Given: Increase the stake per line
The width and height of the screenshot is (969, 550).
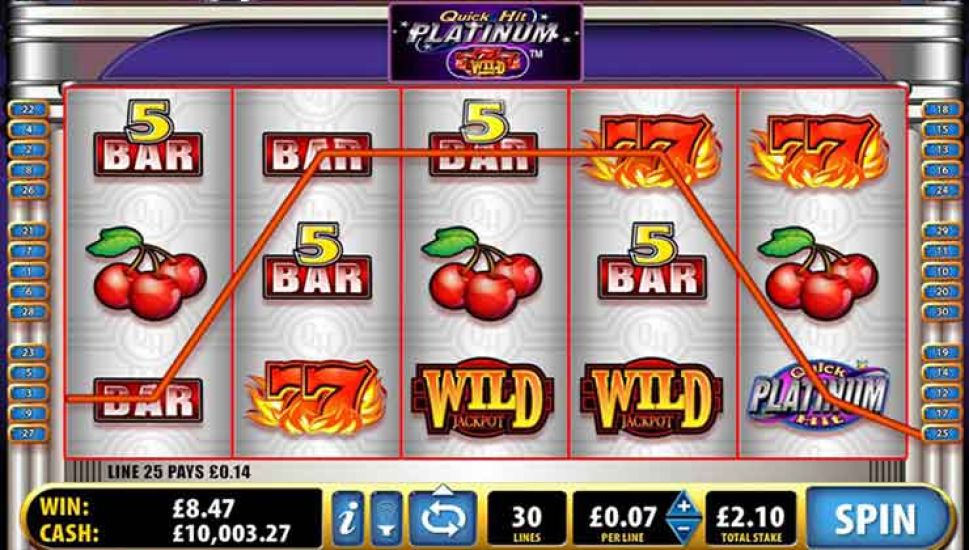Looking at the screenshot, I should click(x=683, y=505).
